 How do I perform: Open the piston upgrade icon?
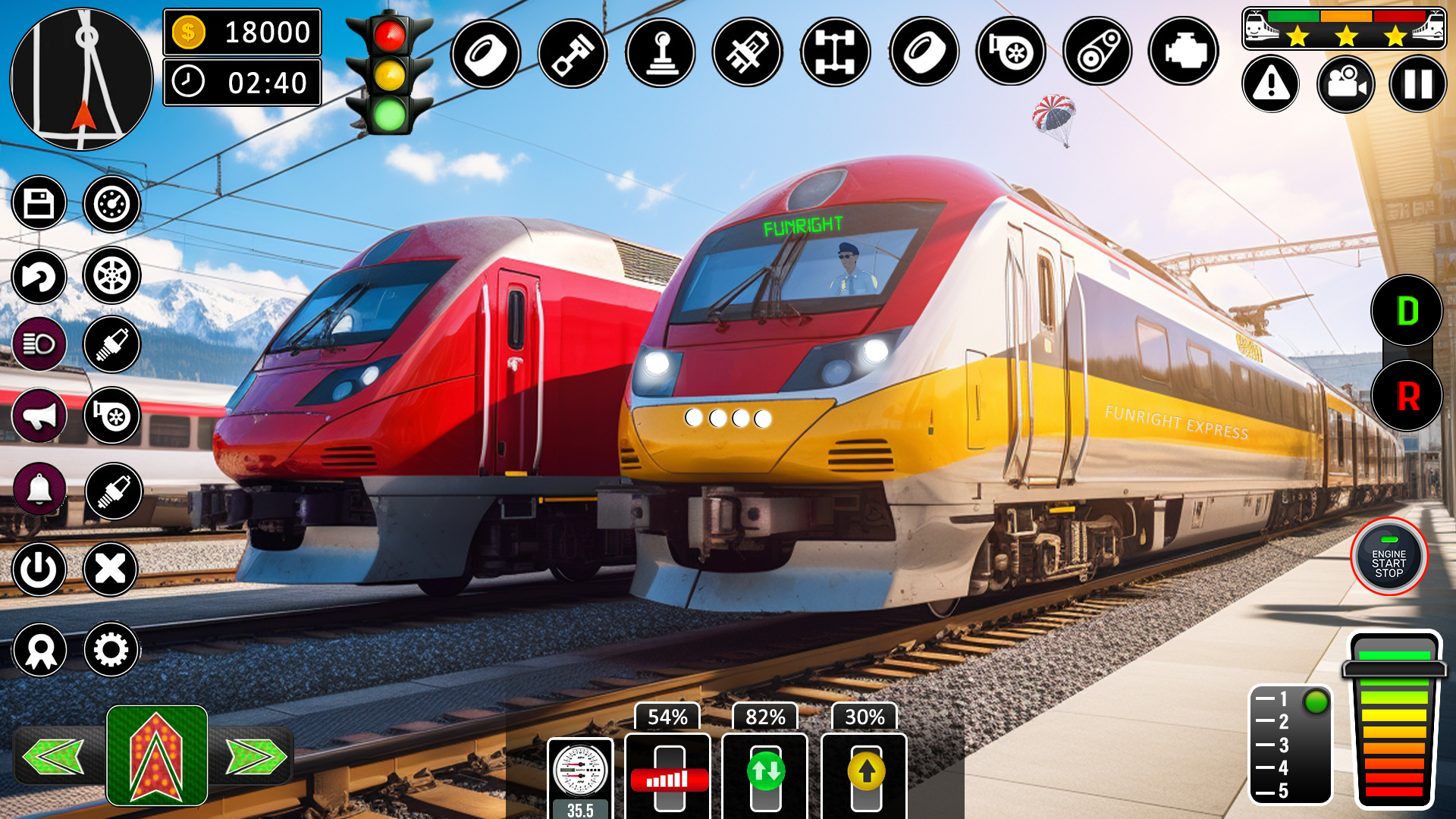point(573,50)
